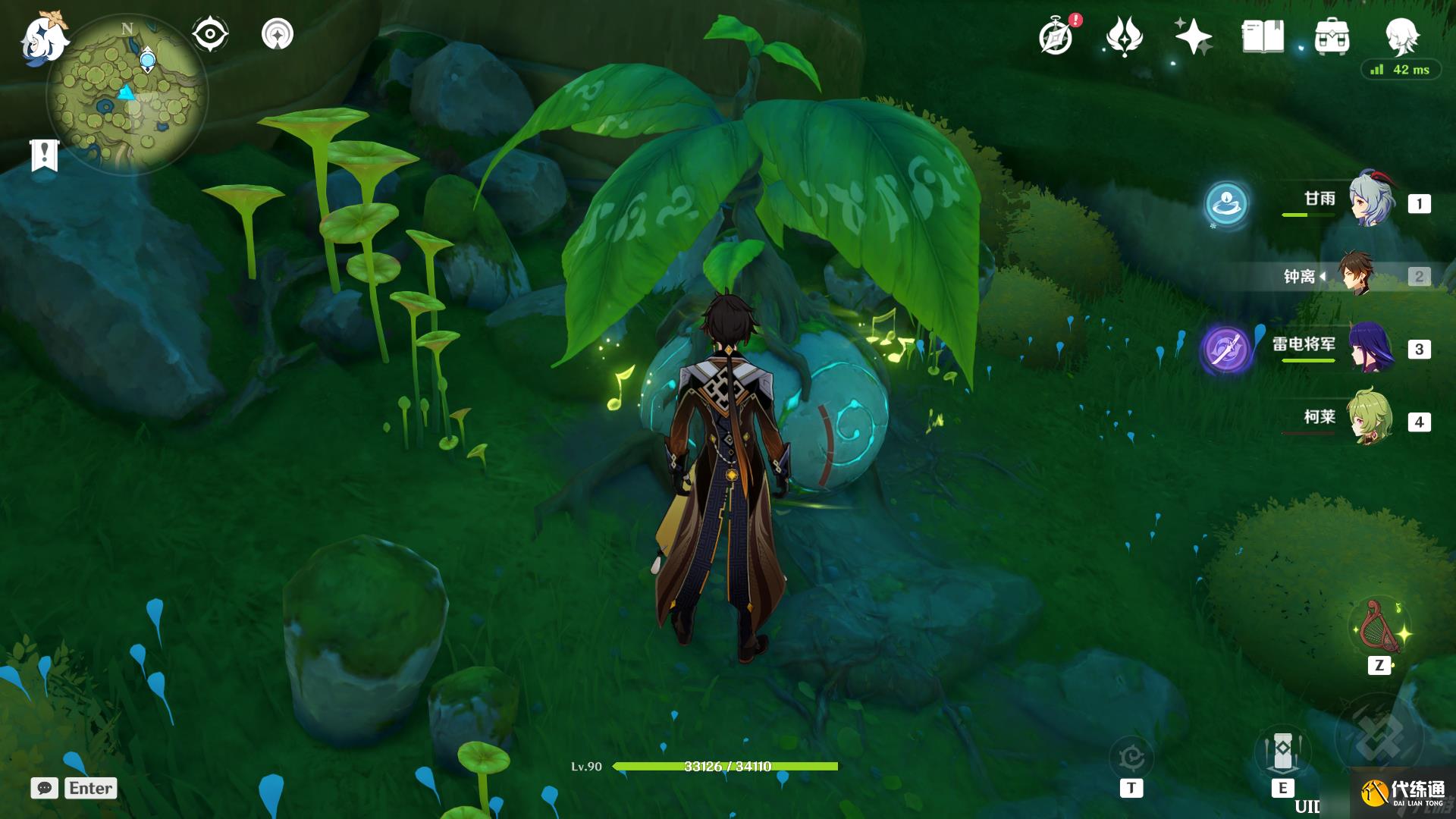Image resolution: width=1456 pixels, height=819 pixels.
Task: Open the circular minimap
Action: (x=127, y=94)
